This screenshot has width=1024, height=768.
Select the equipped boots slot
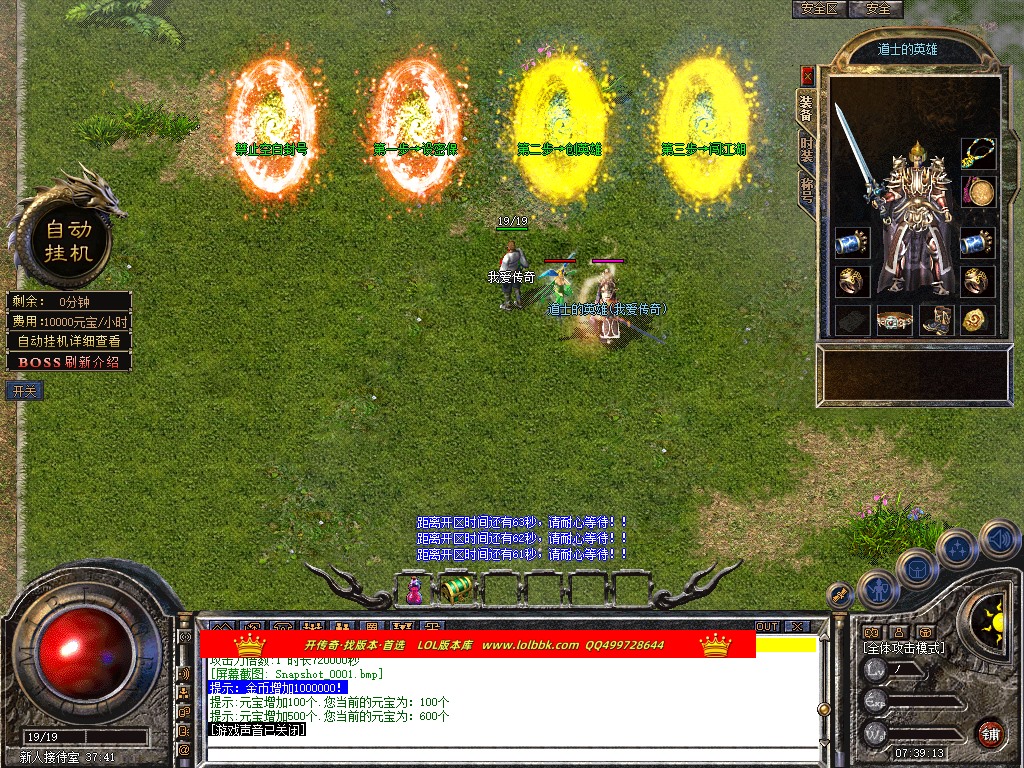pos(936,321)
